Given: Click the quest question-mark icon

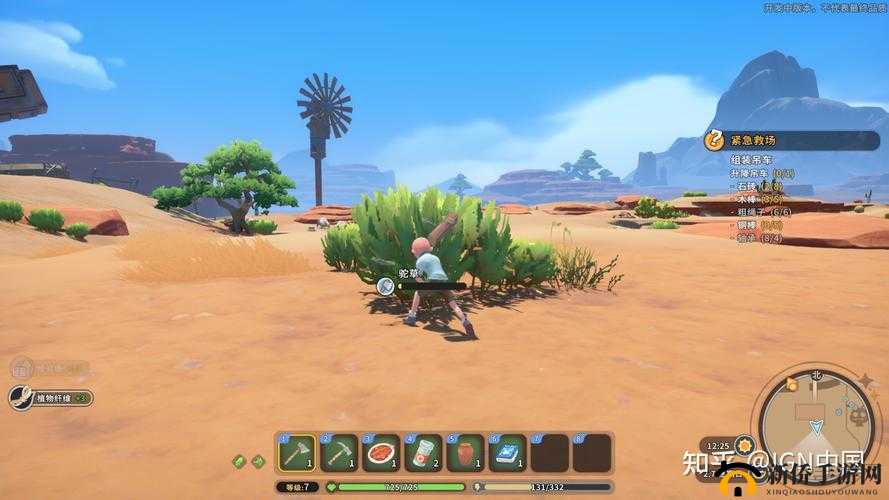Looking at the screenshot, I should (714, 140).
